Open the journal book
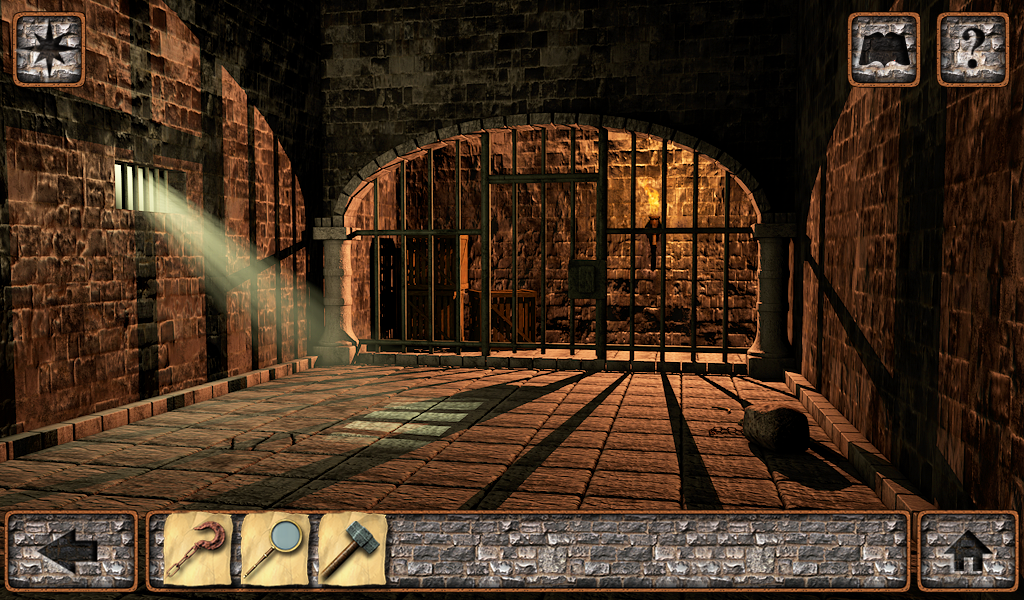 [883, 49]
